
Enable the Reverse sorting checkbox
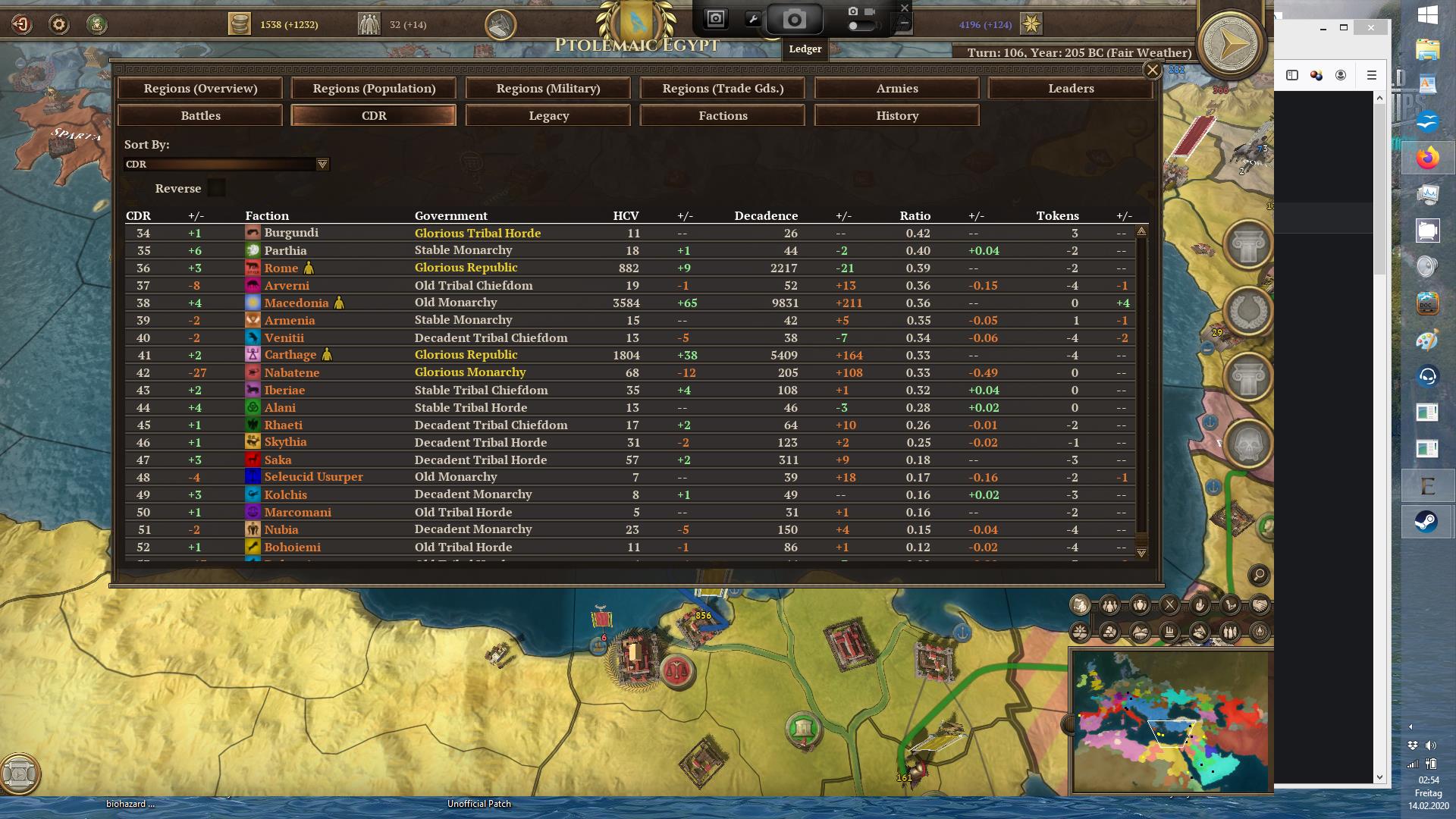tap(216, 187)
